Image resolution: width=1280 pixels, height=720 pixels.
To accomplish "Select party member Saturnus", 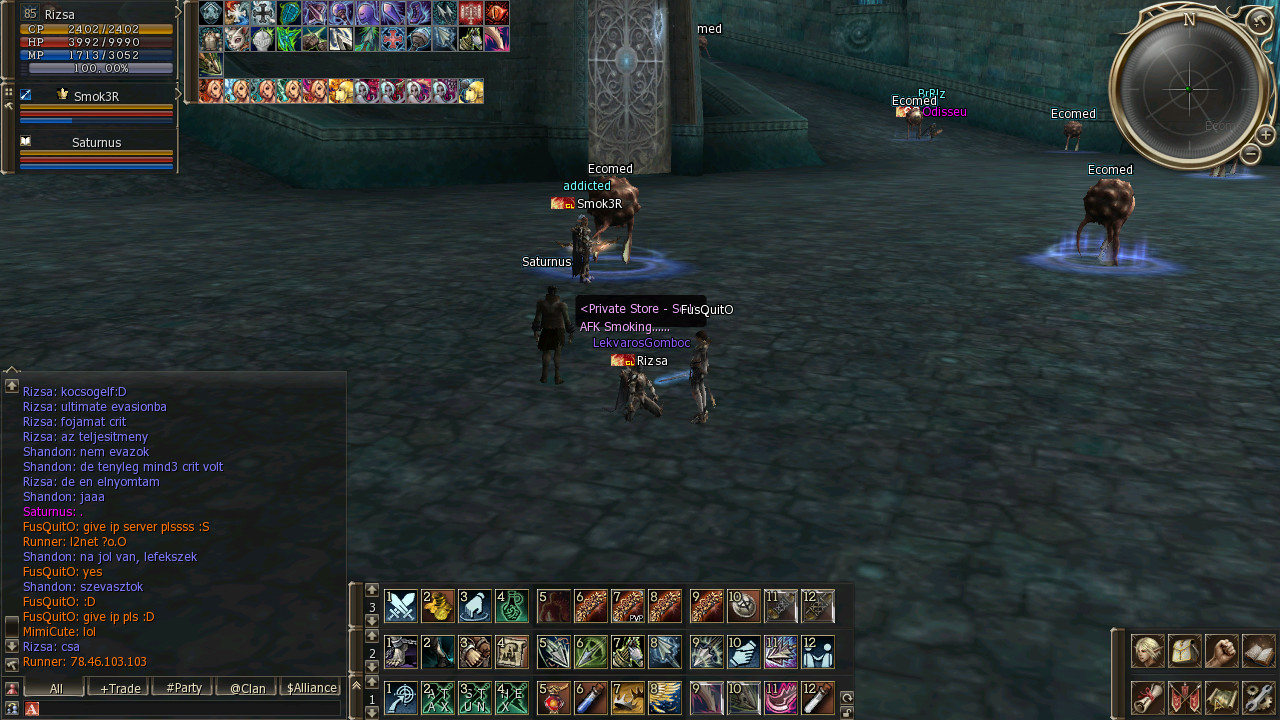I will (96, 143).
